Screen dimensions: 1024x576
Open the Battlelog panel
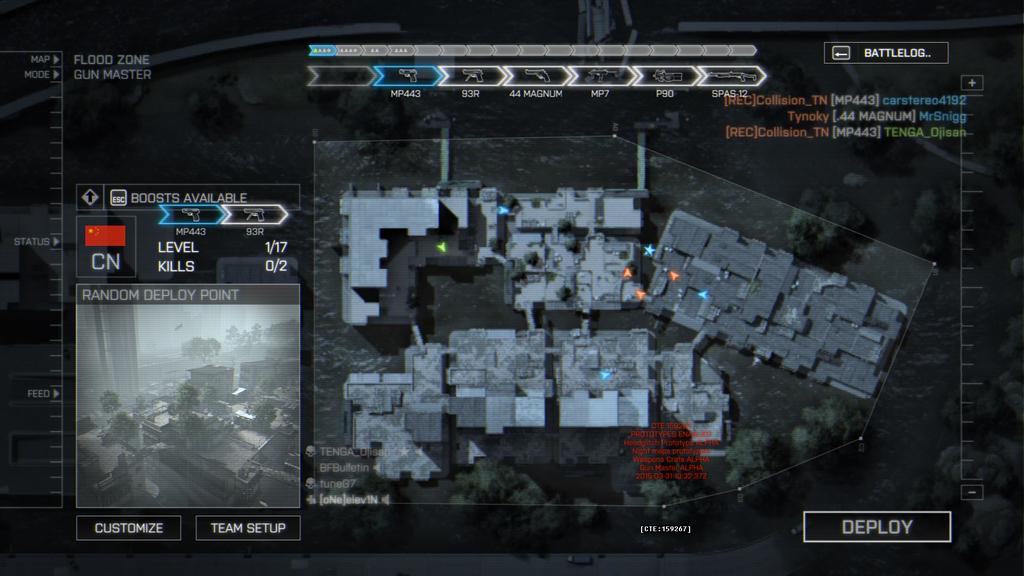[x=886, y=53]
